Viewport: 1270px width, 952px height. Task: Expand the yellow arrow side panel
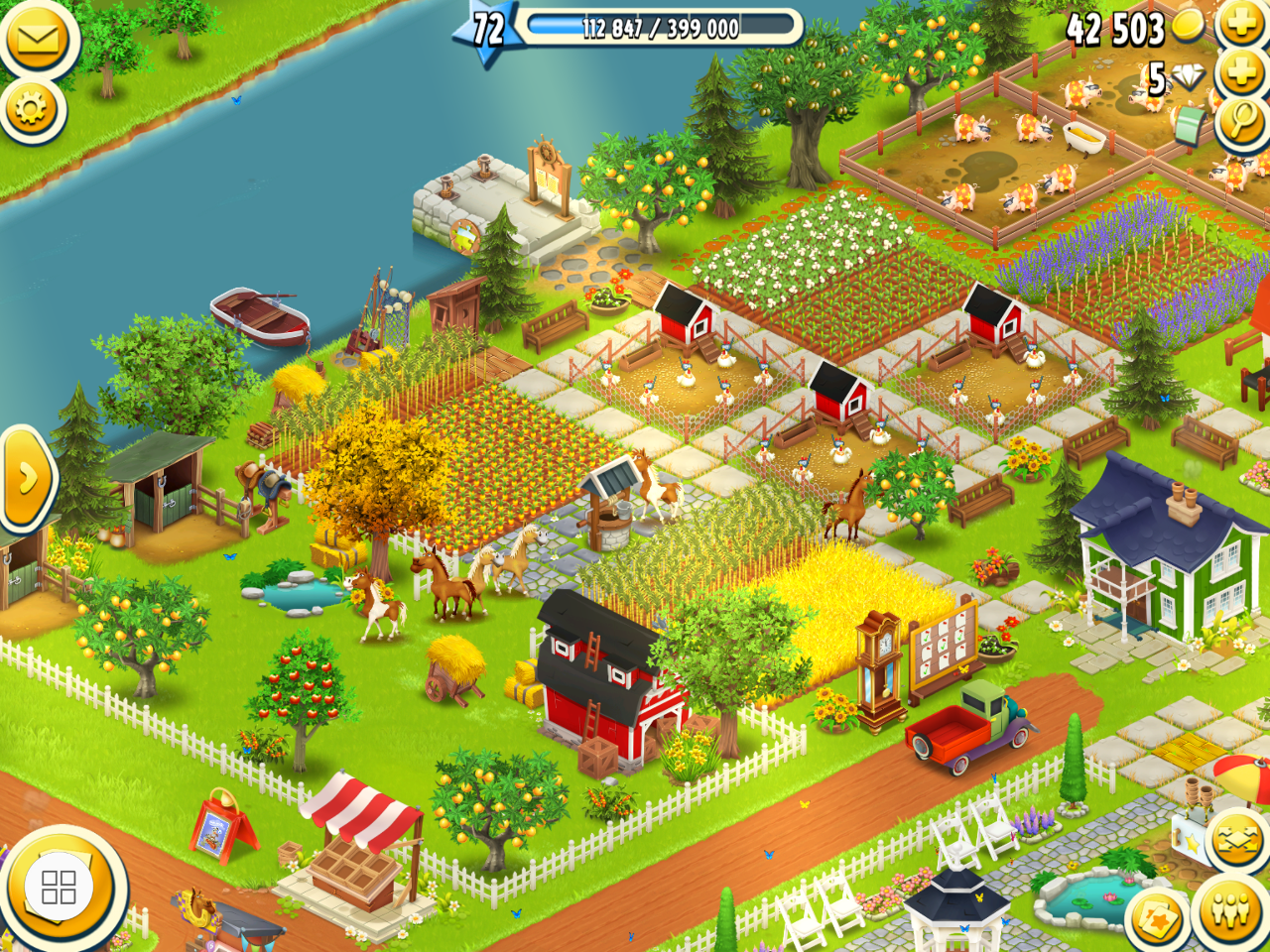(x=27, y=478)
